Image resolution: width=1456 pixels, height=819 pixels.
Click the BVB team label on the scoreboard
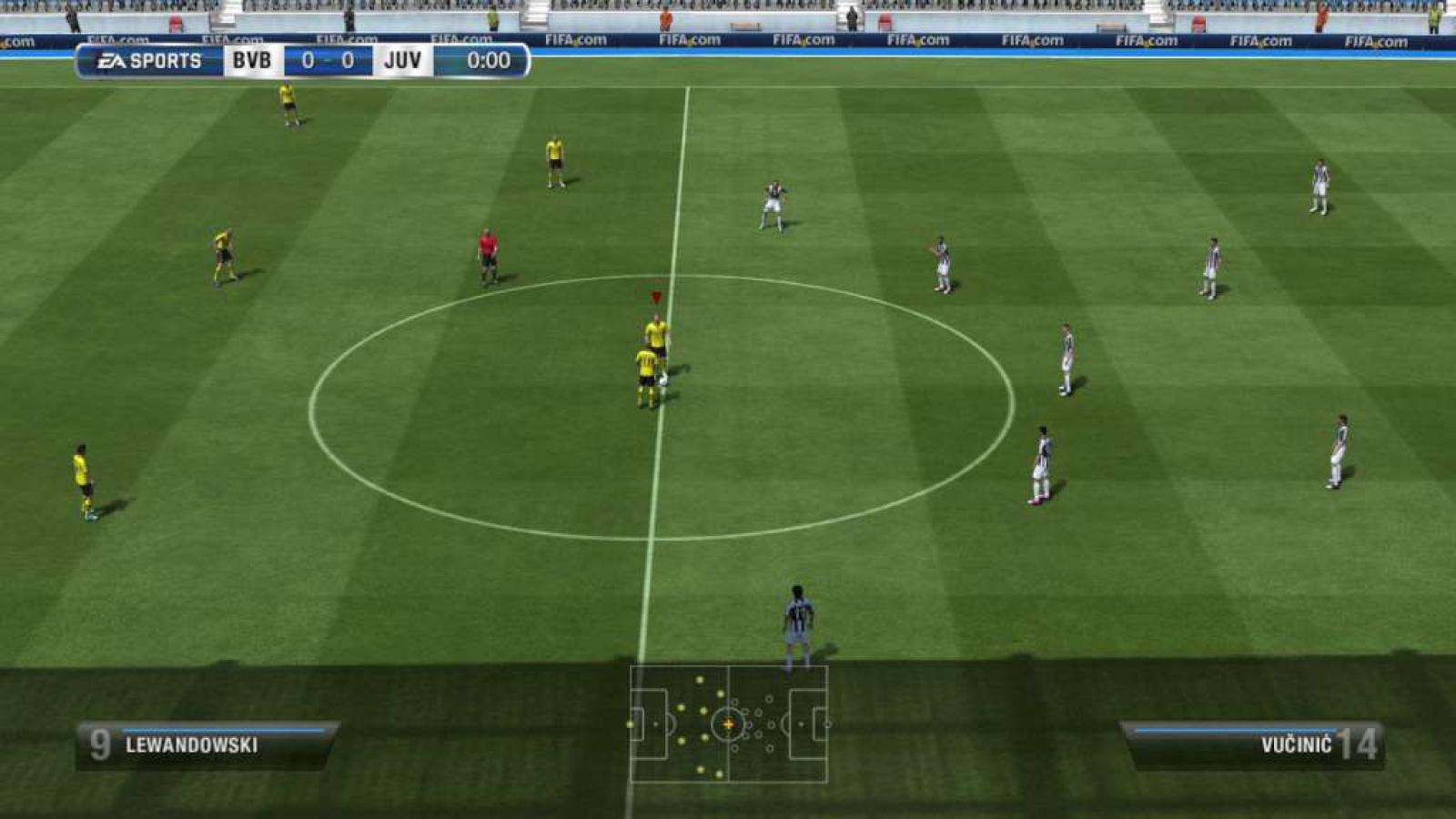252,61
